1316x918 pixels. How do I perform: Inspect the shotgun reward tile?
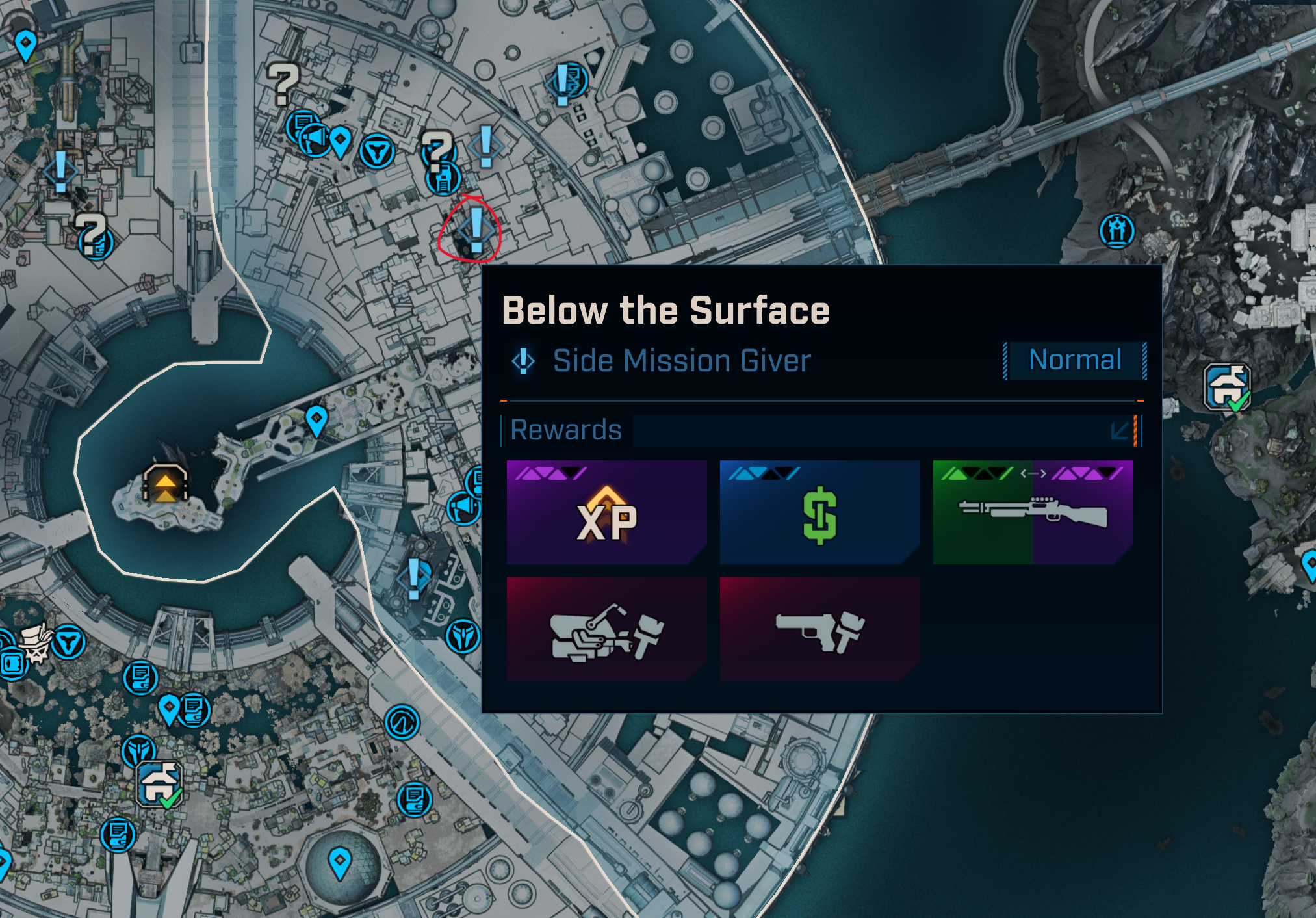pos(1033,512)
